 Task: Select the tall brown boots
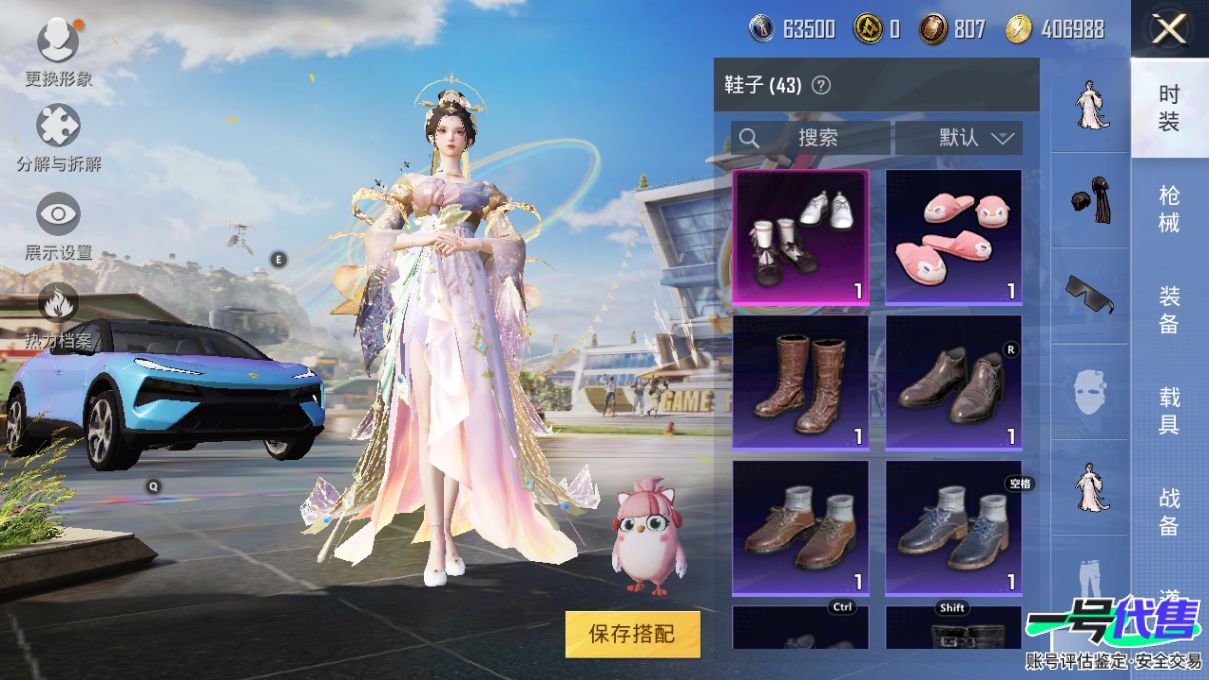(x=800, y=381)
